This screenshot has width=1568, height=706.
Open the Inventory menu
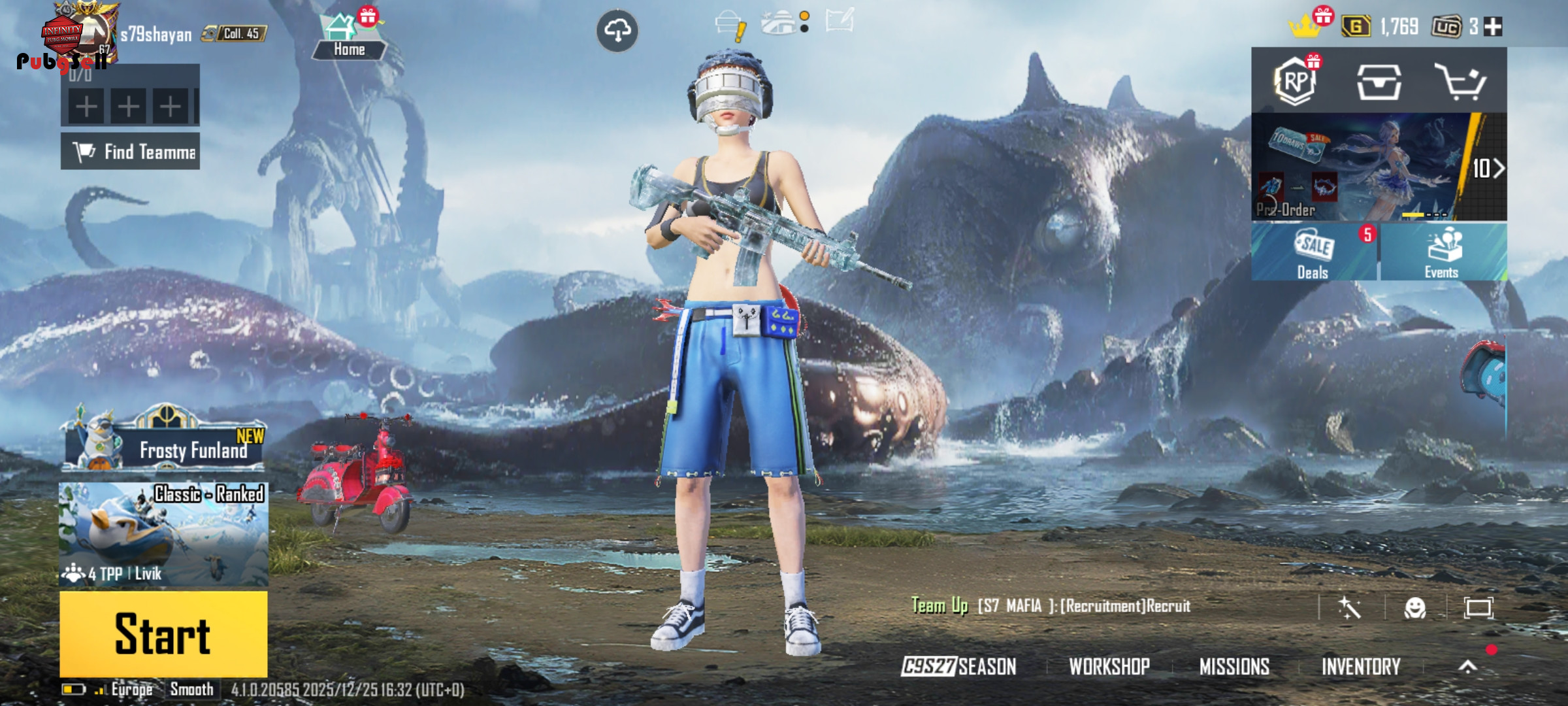point(1361,666)
